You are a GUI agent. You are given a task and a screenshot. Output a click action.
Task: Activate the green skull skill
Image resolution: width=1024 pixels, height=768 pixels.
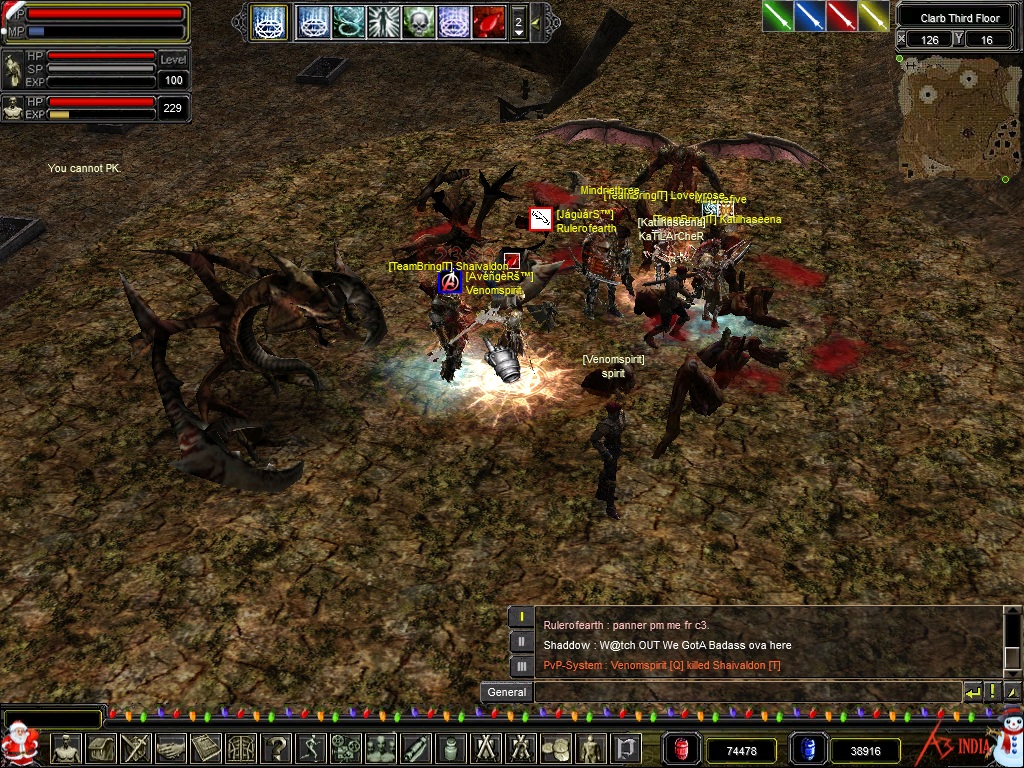coord(418,21)
